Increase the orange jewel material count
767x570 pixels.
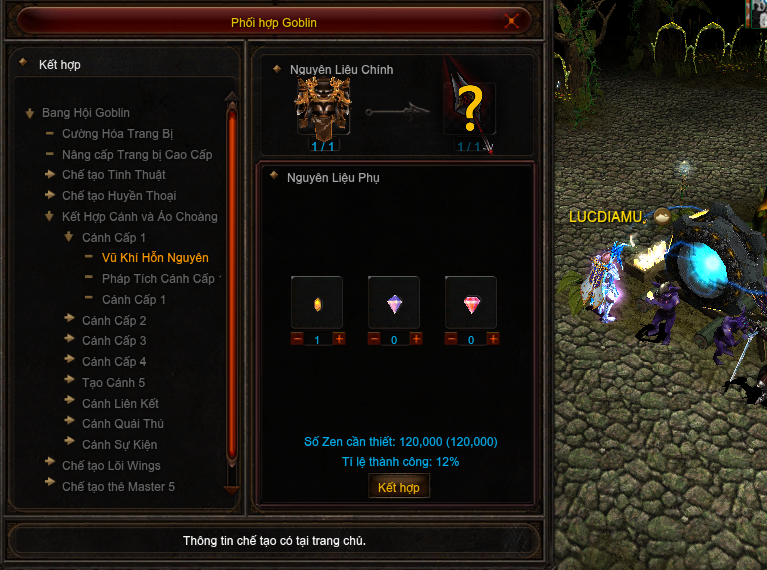point(339,340)
